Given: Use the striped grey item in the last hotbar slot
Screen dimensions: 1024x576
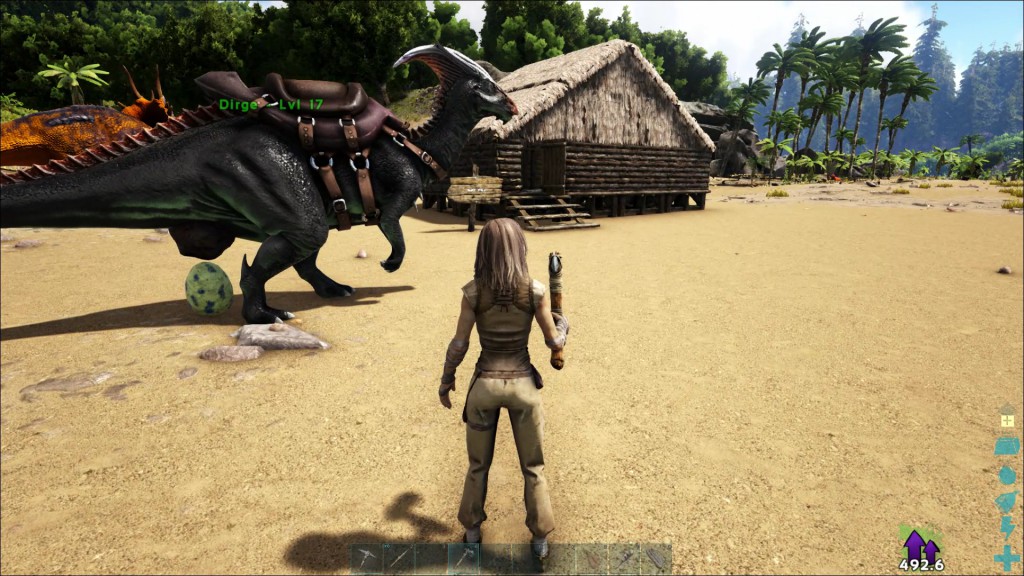Looking at the screenshot, I should [x=655, y=558].
